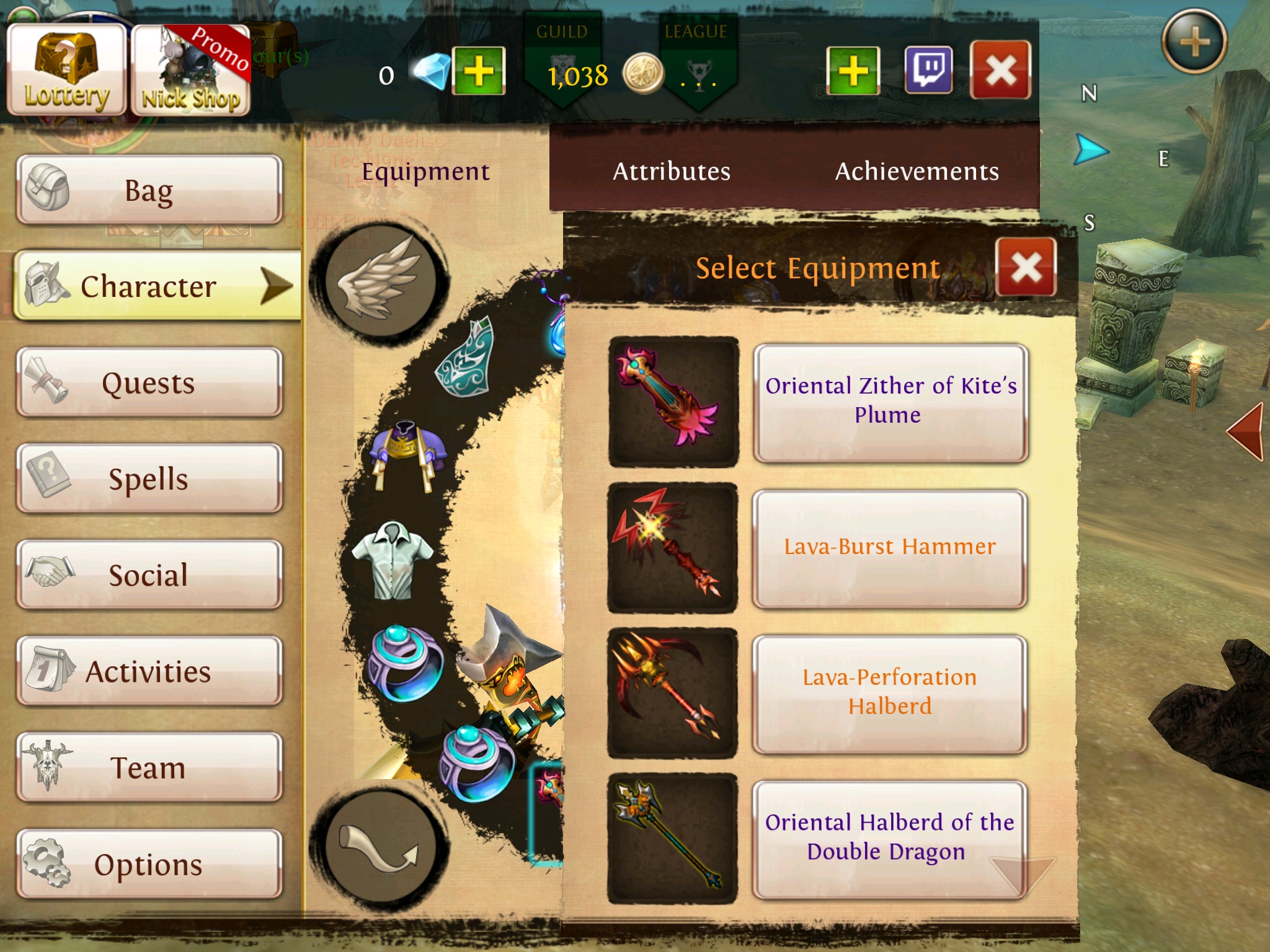Add diamonds with the green plus button

(x=479, y=71)
